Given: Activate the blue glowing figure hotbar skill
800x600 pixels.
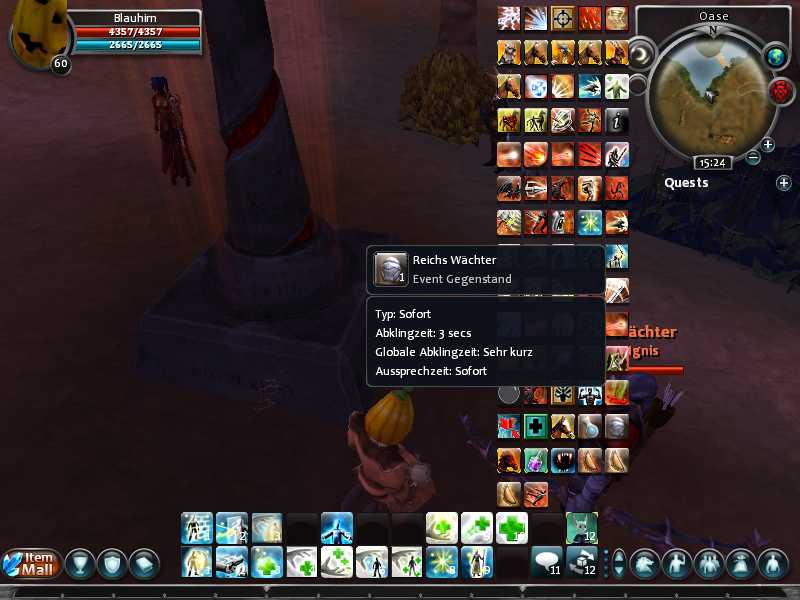Looking at the screenshot, I should 336,526.
